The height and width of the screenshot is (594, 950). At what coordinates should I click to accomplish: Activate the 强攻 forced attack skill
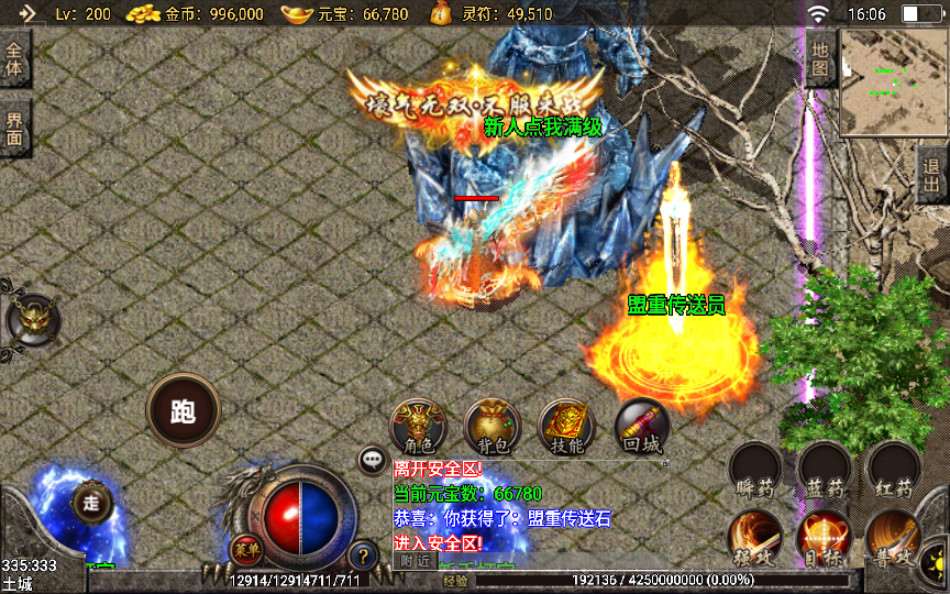pyautogui.click(x=755, y=539)
